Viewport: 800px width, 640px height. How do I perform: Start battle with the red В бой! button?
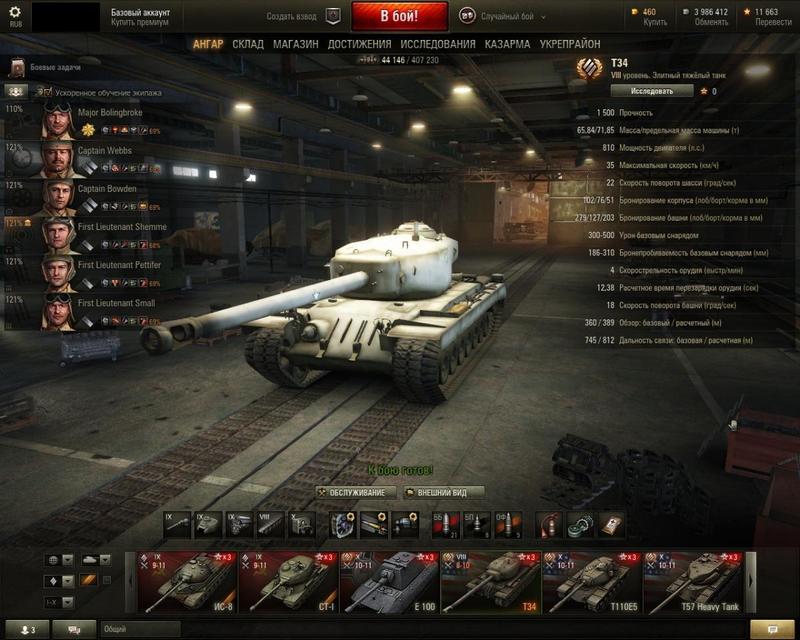tap(399, 17)
